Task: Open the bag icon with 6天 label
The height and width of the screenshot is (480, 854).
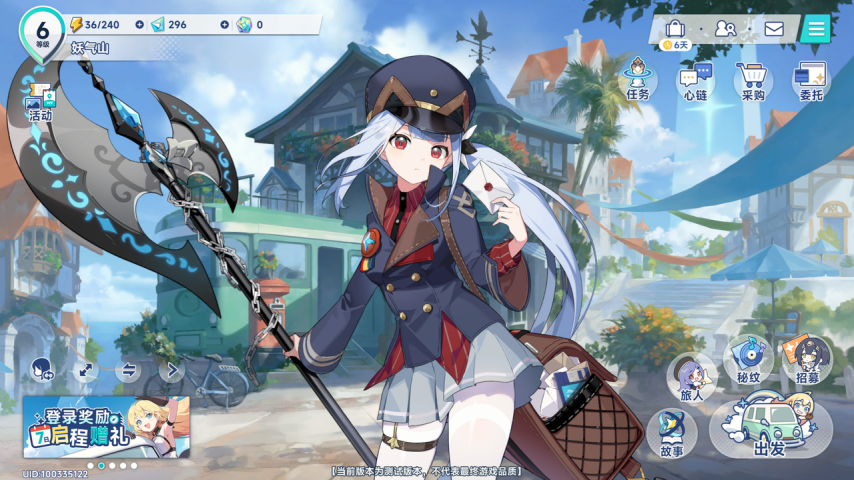Action: pyautogui.click(x=676, y=30)
